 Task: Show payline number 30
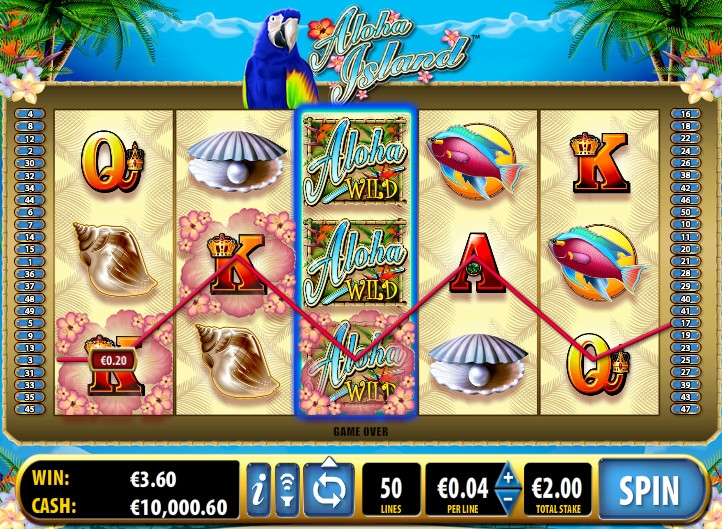point(30,163)
